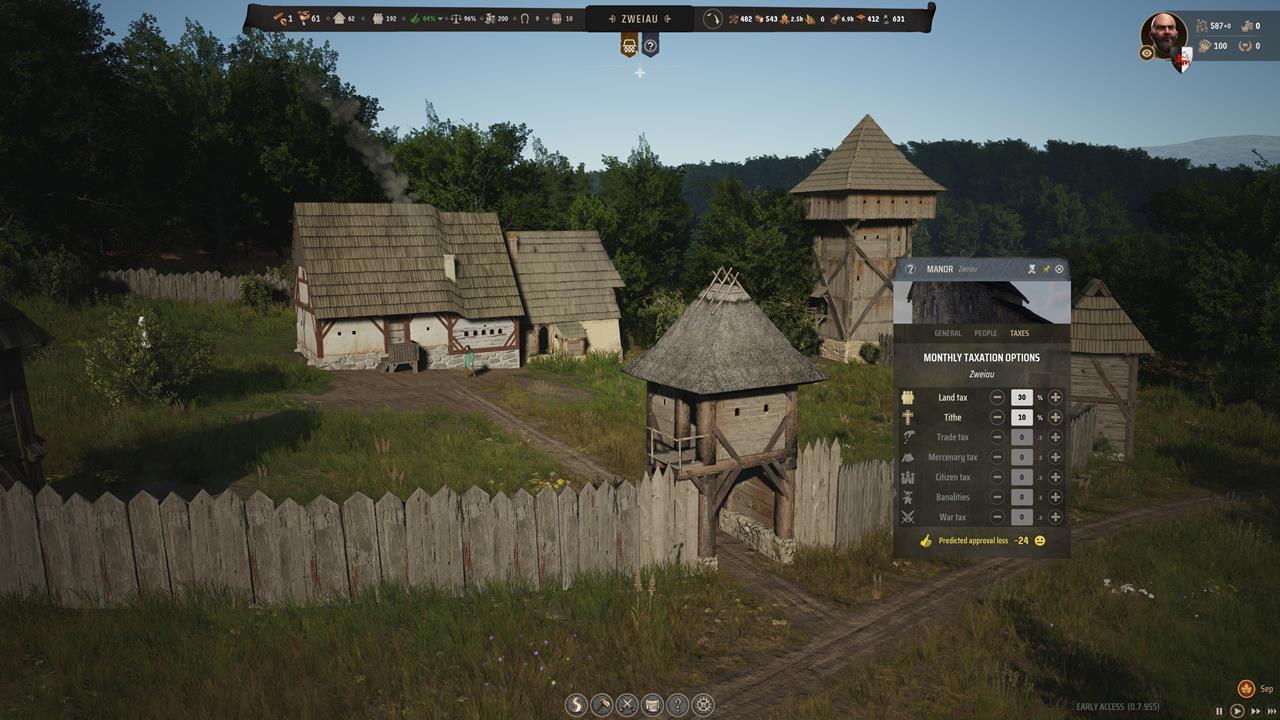1280x720 pixels.
Task: Click the Land tax value field
Action: click(x=1021, y=397)
